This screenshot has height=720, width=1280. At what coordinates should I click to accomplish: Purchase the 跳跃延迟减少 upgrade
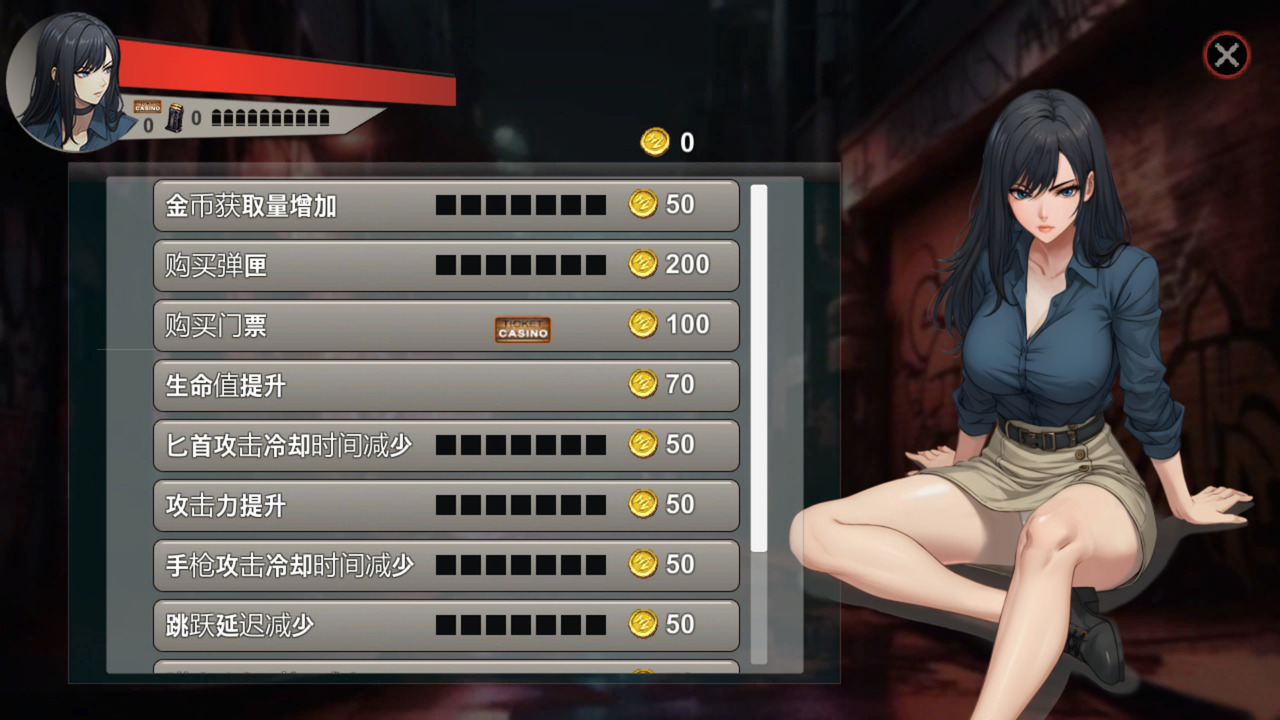pyautogui.click(x=446, y=625)
